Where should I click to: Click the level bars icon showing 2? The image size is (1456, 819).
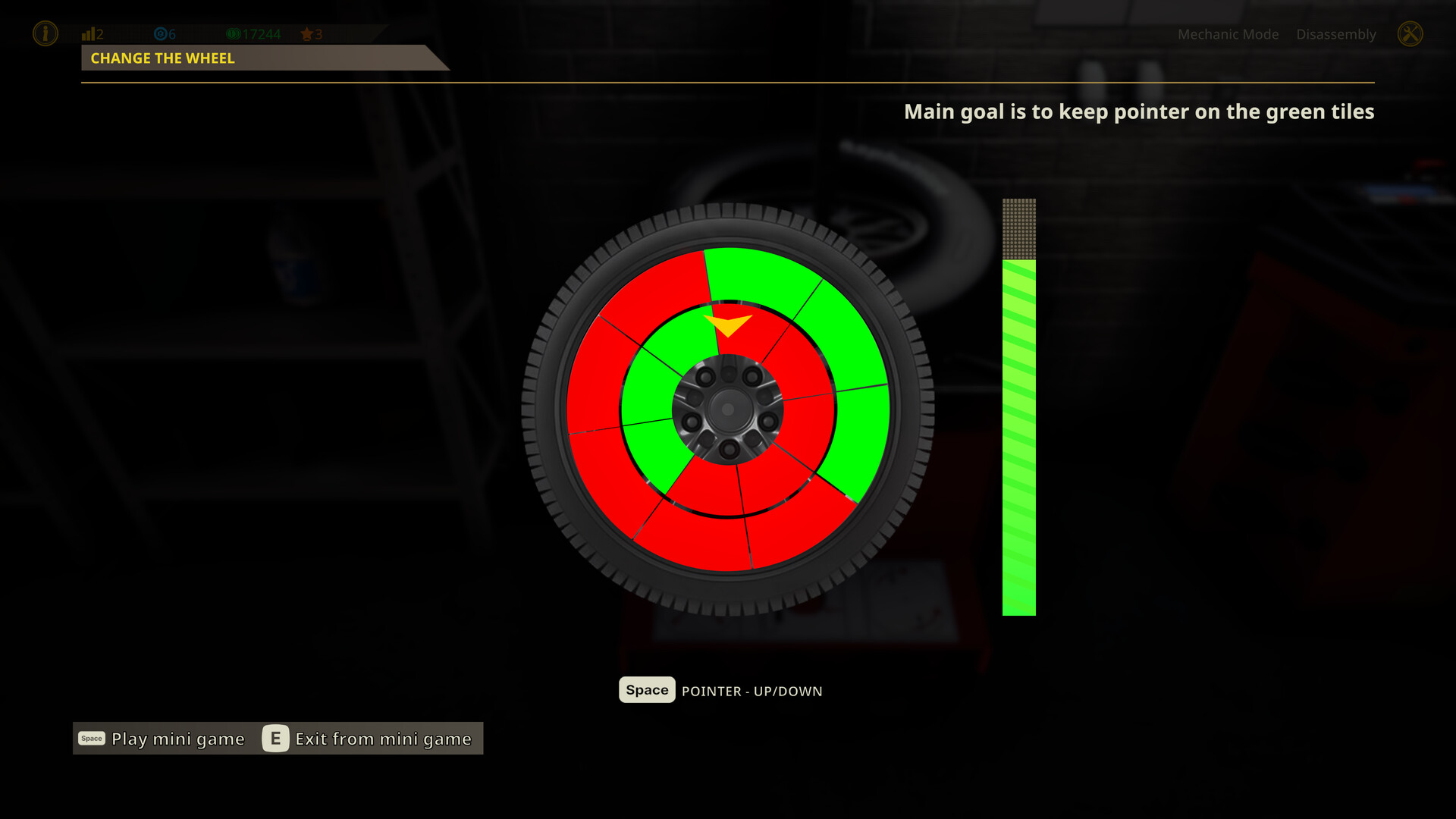89,33
